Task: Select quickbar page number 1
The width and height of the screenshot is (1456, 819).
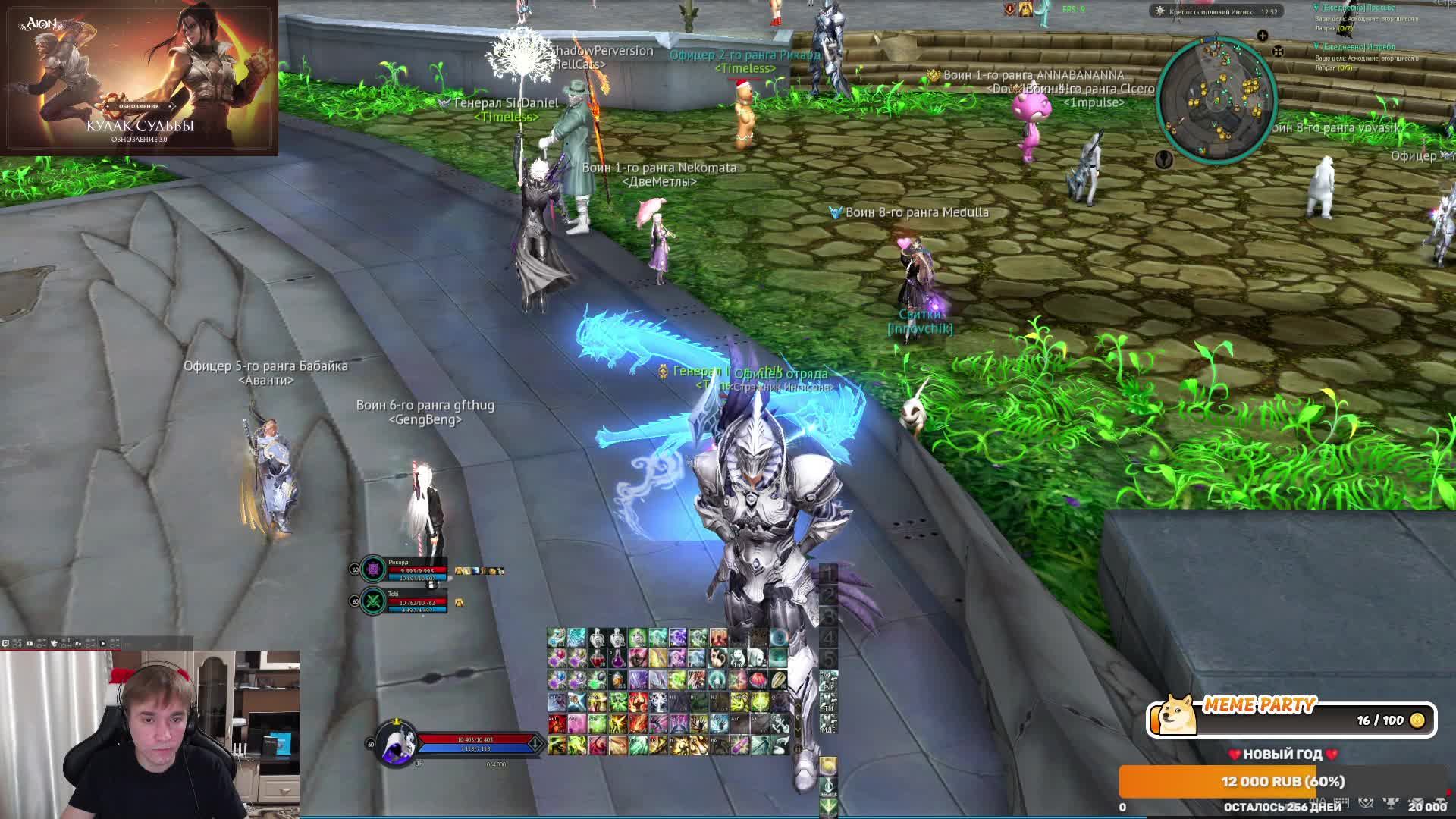Action: click(828, 573)
